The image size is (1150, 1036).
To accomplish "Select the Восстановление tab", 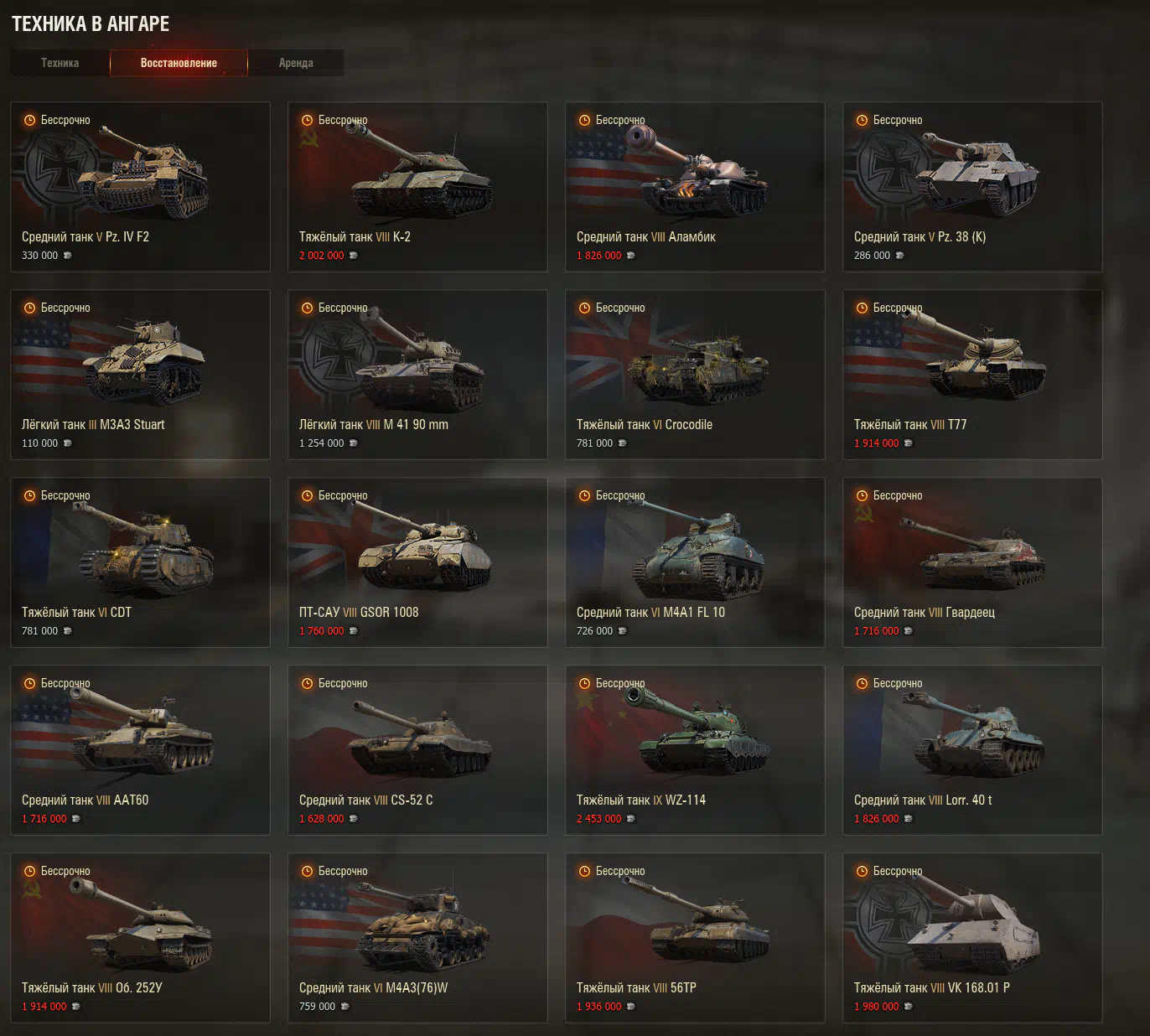I will click(x=179, y=63).
